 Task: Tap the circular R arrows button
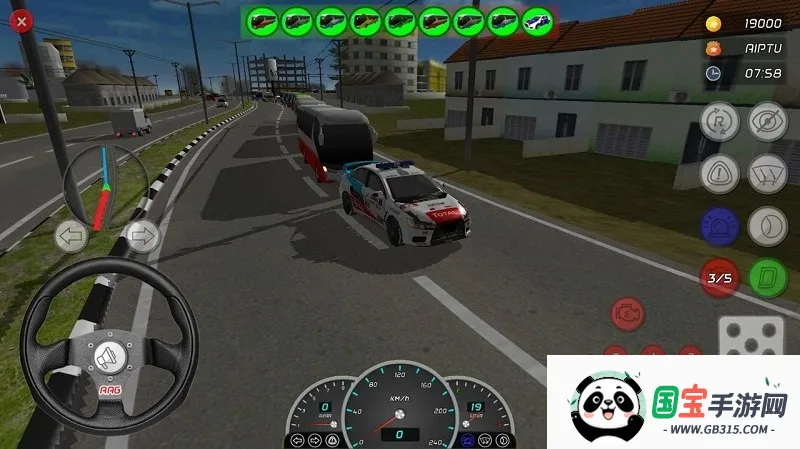click(719, 120)
